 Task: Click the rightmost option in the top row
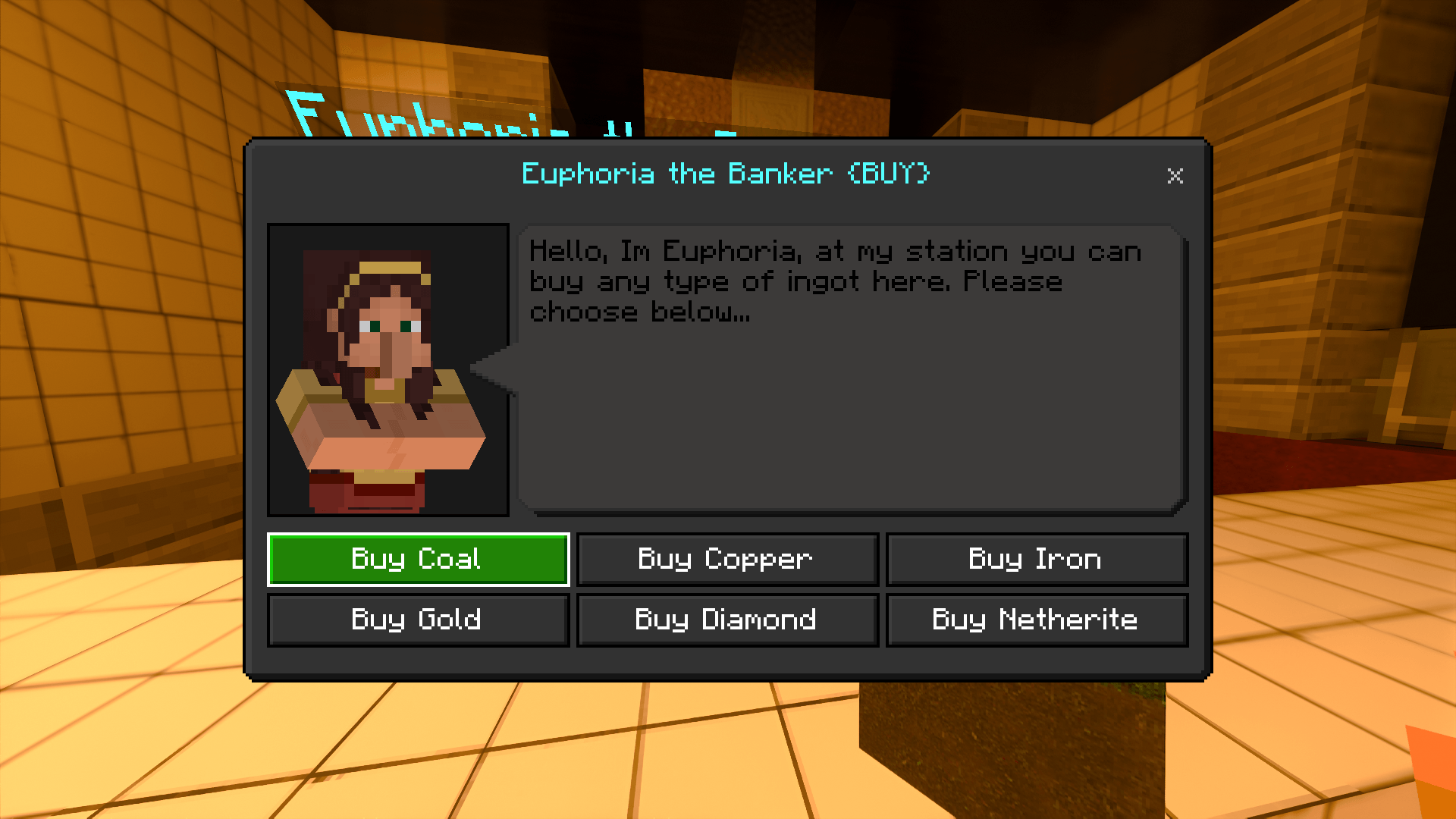point(1035,559)
